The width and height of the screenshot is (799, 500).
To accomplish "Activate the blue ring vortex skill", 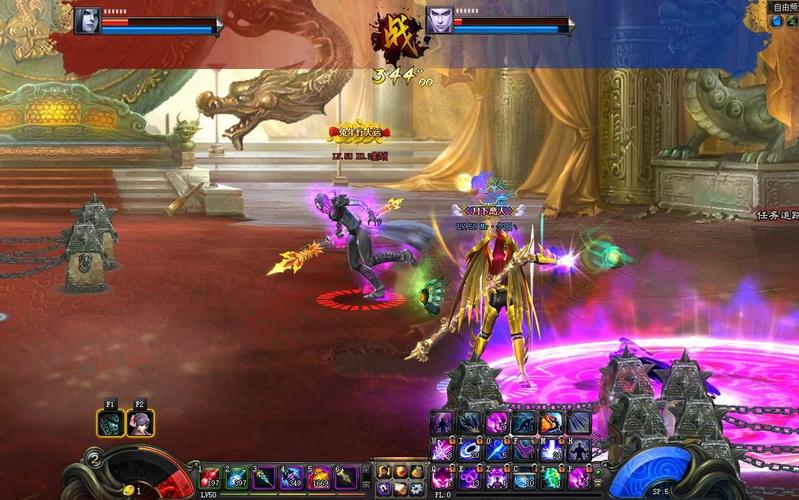I will point(469,450).
